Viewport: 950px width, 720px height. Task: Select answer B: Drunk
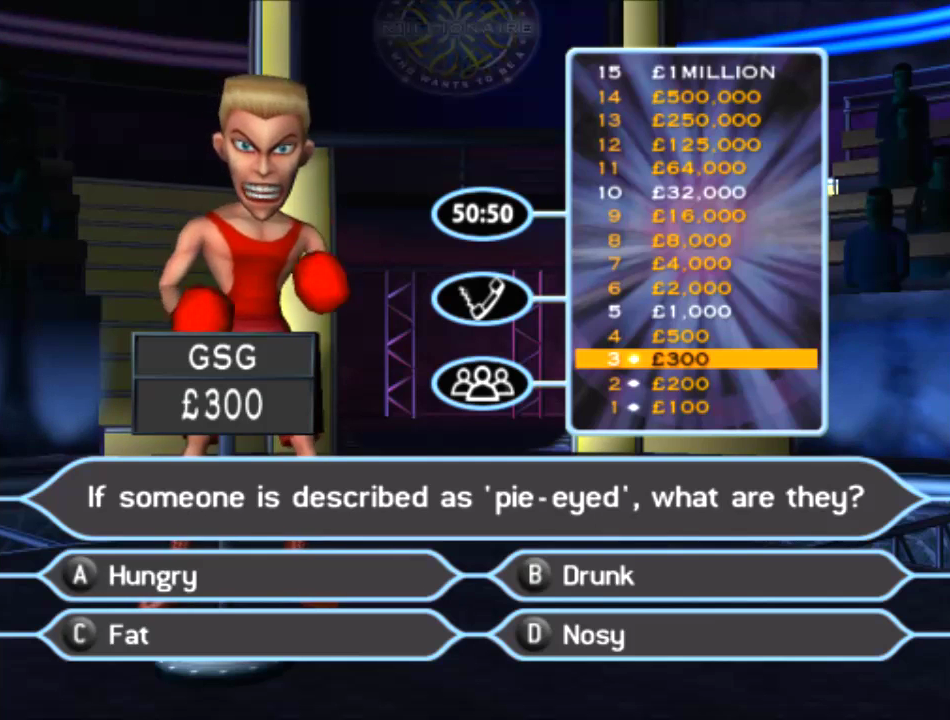click(700, 576)
